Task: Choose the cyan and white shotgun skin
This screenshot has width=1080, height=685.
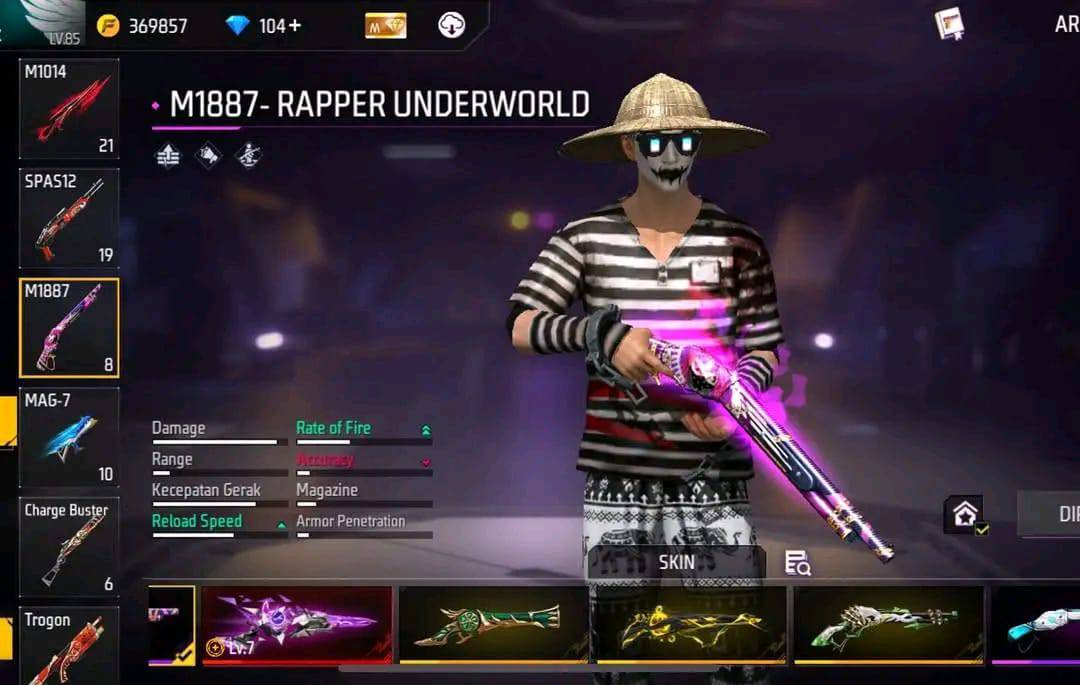Action: click(x=1040, y=624)
